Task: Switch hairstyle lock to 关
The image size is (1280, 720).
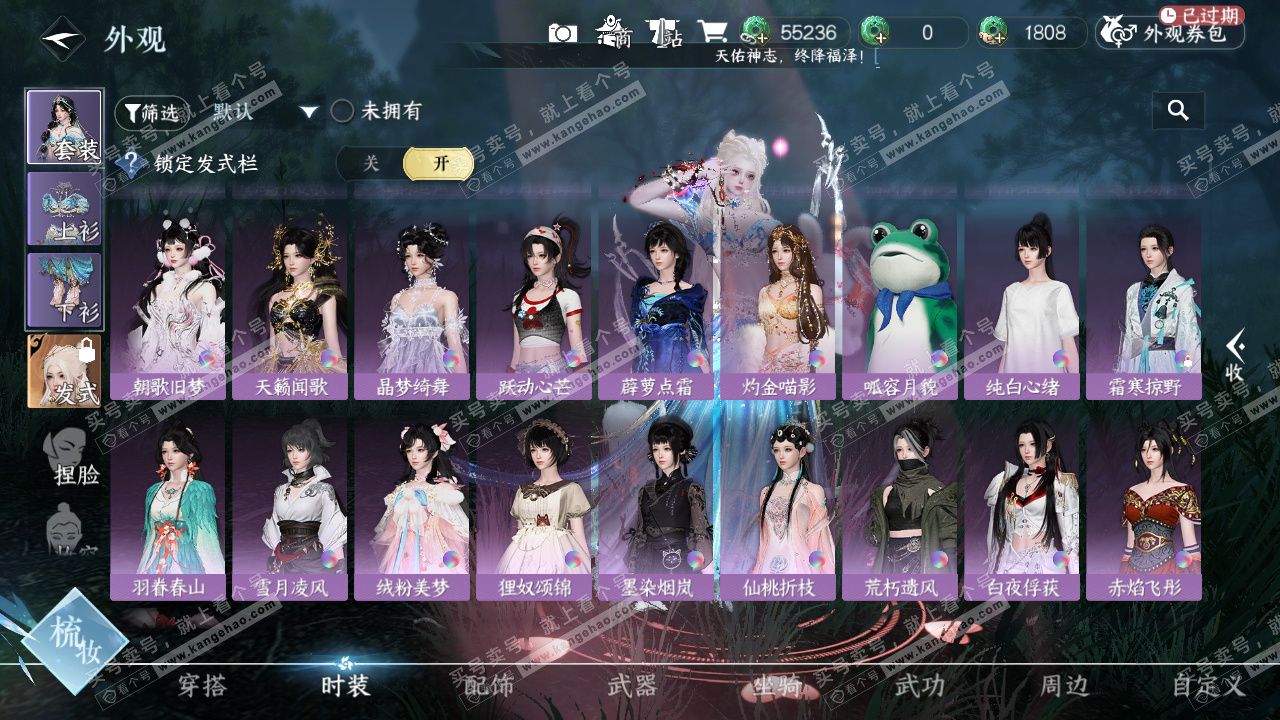Action: [371, 164]
